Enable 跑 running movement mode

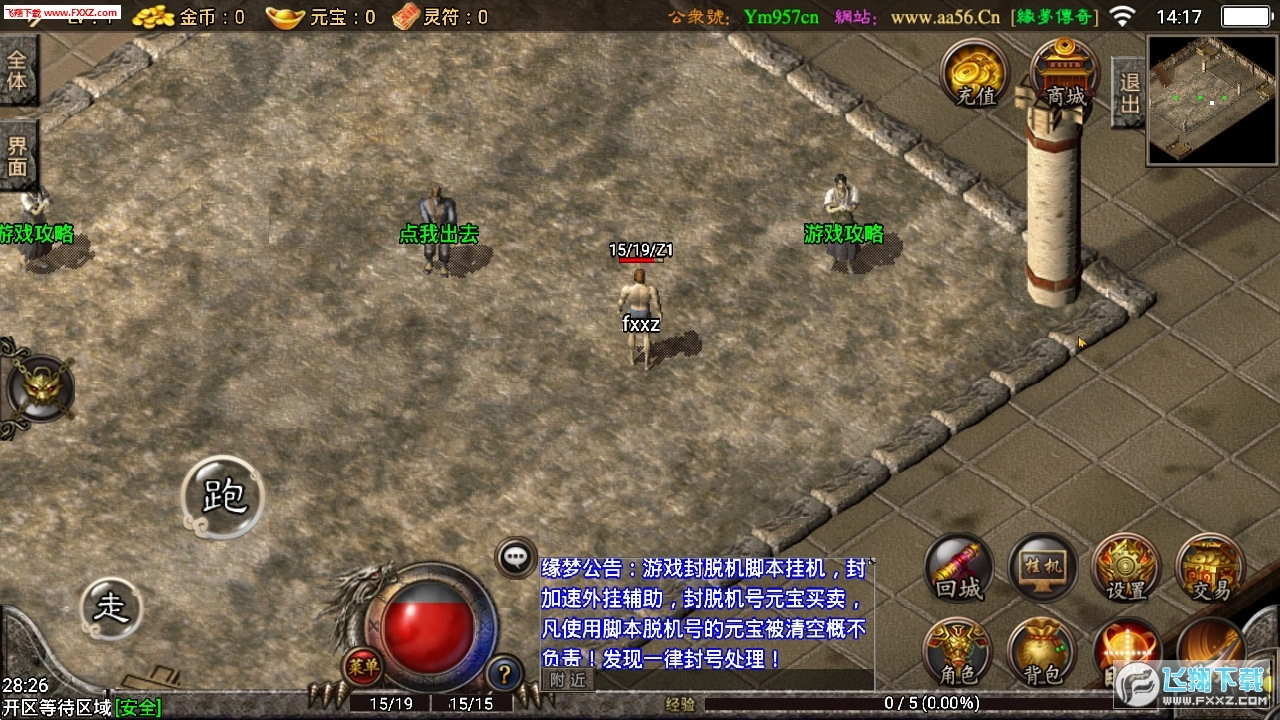222,495
